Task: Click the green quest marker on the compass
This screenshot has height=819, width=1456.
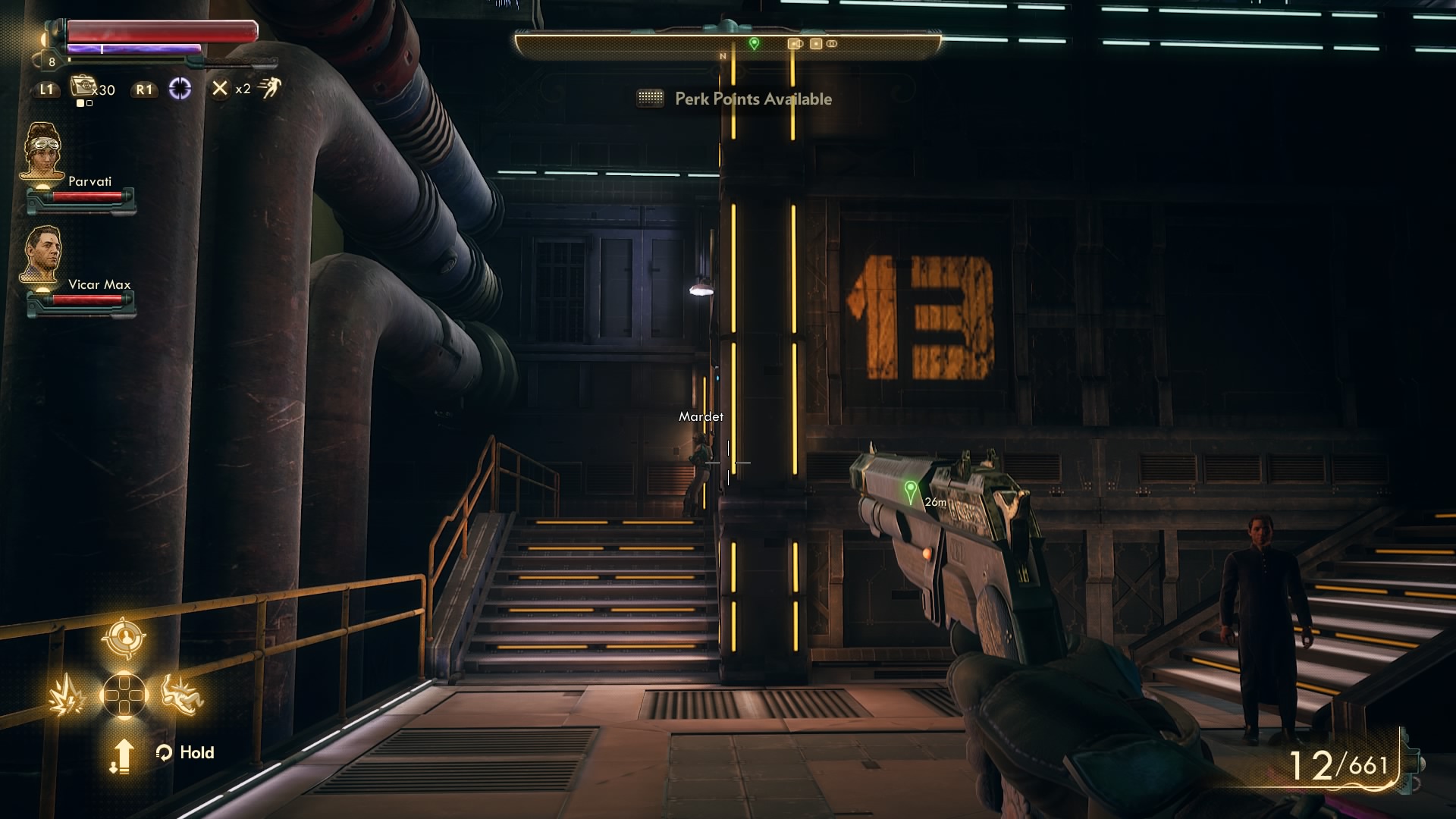Action: click(753, 43)
